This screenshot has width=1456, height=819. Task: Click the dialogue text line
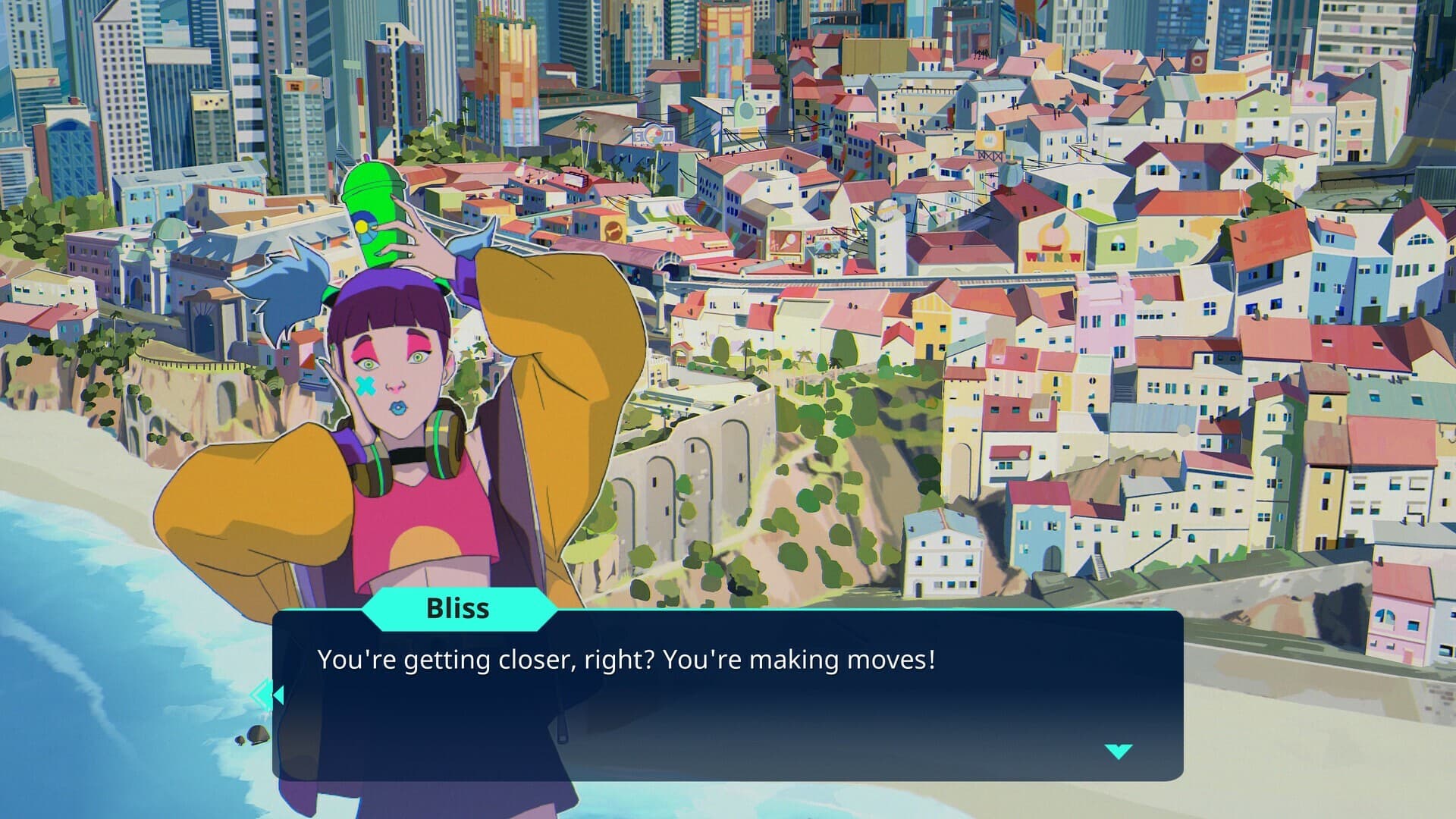[x=628, y=661]
